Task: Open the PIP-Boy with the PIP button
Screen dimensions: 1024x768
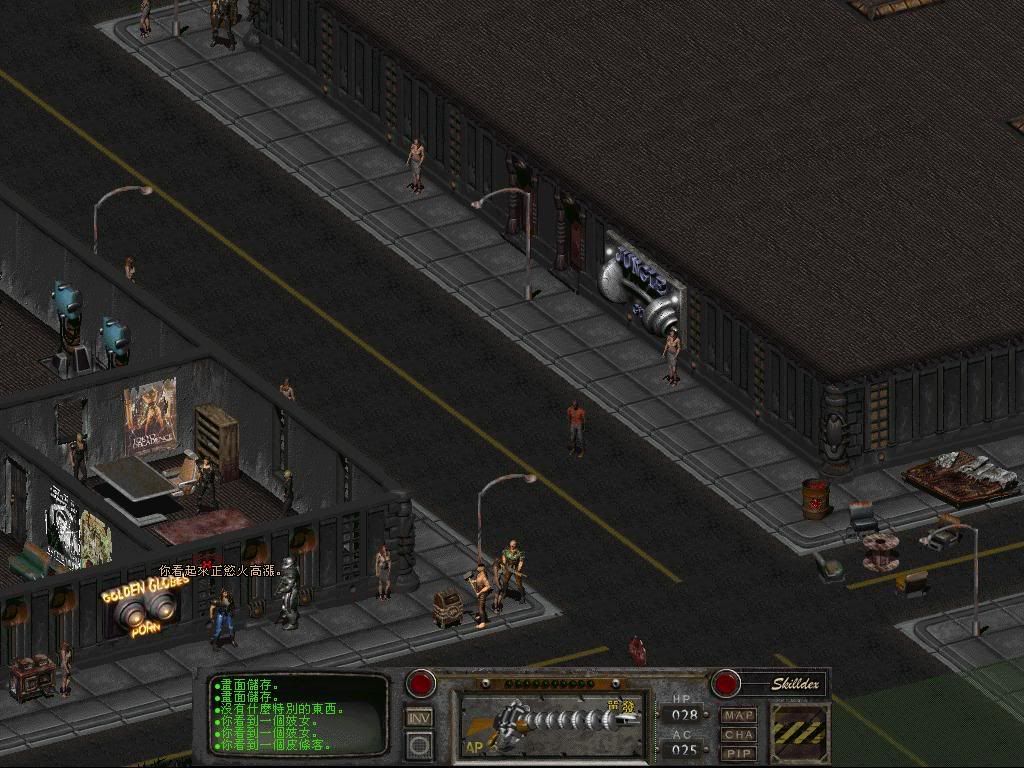Action: coord(739,753)
